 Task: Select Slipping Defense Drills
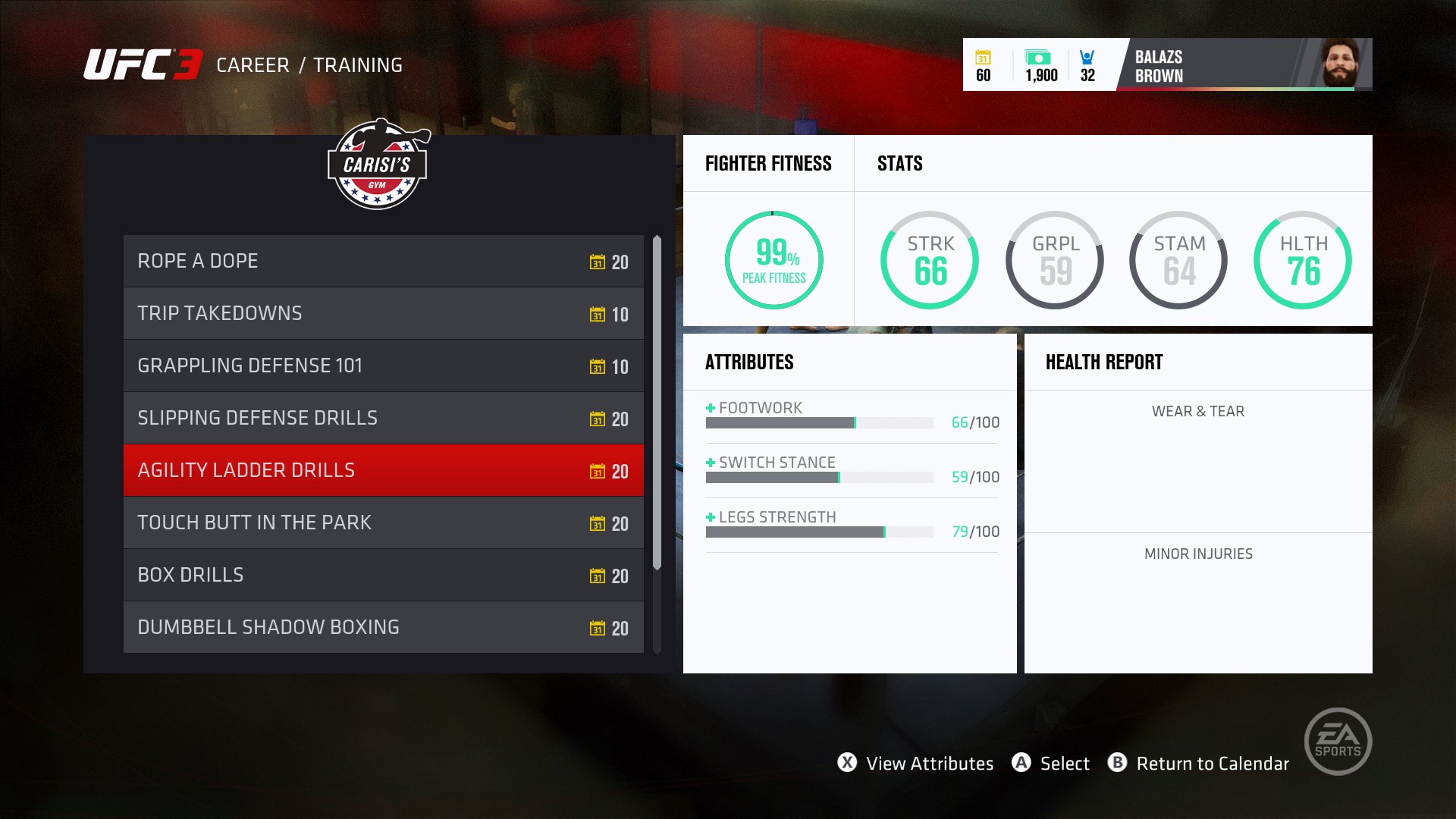click(x=383, y=419)
